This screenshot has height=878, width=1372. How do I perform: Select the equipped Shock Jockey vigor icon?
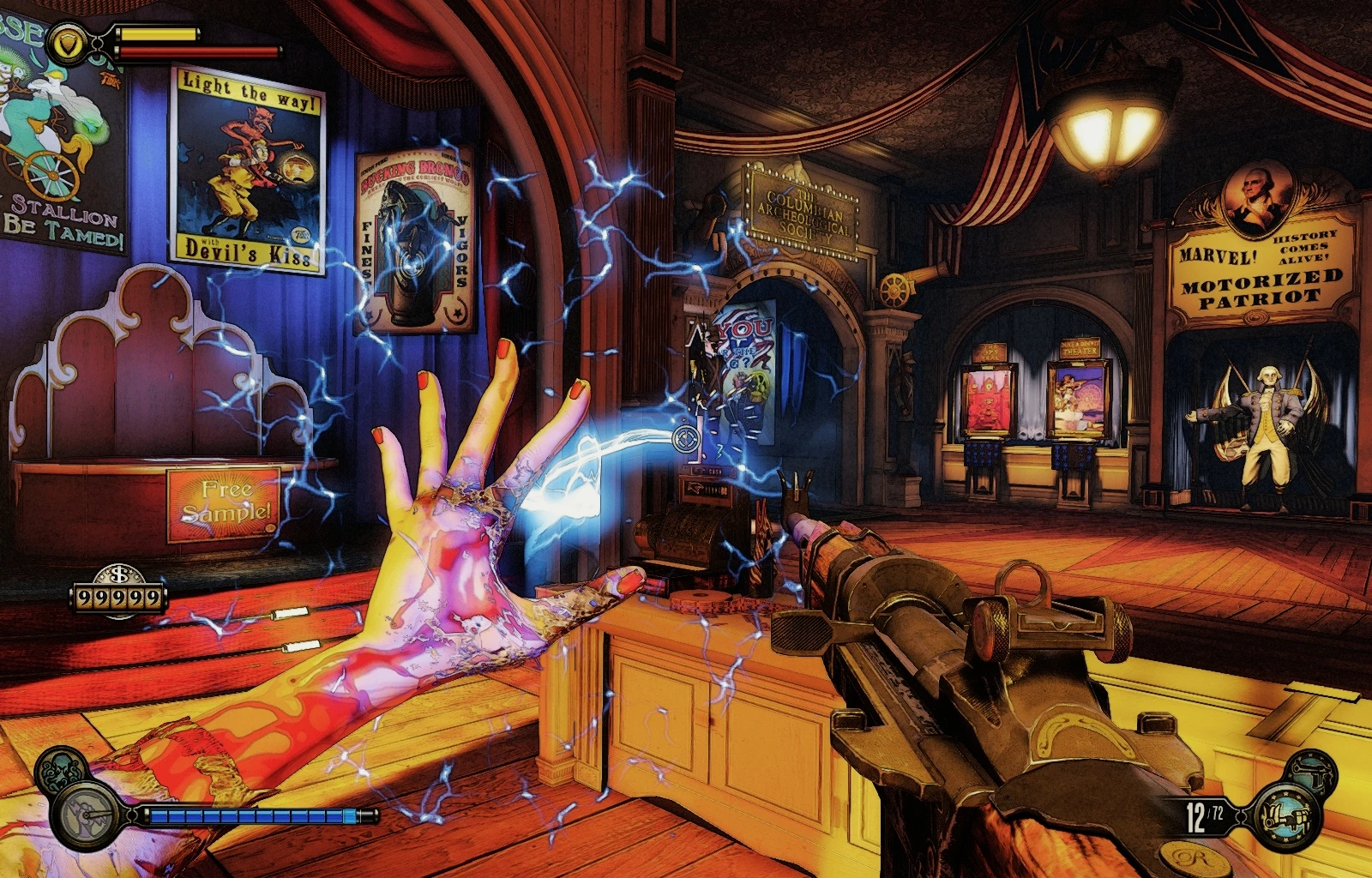[87, 814]
